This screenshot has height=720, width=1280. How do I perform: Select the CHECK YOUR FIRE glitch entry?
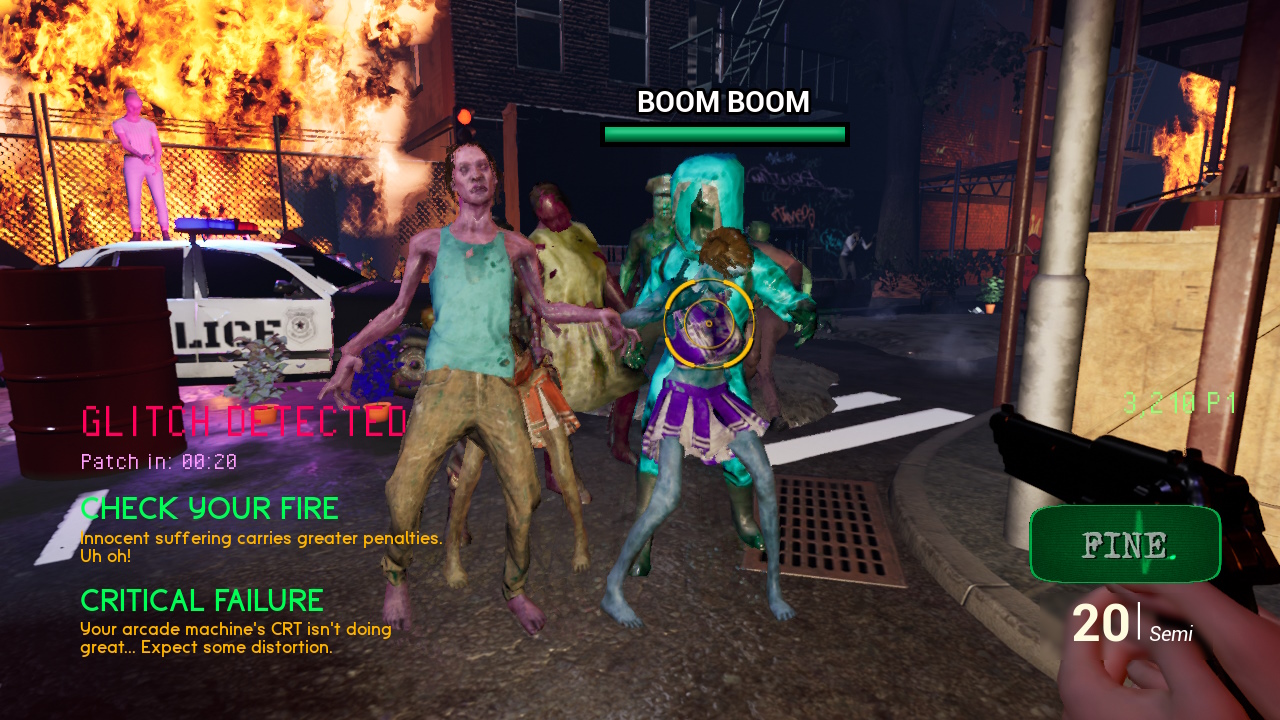coord(210,509)
